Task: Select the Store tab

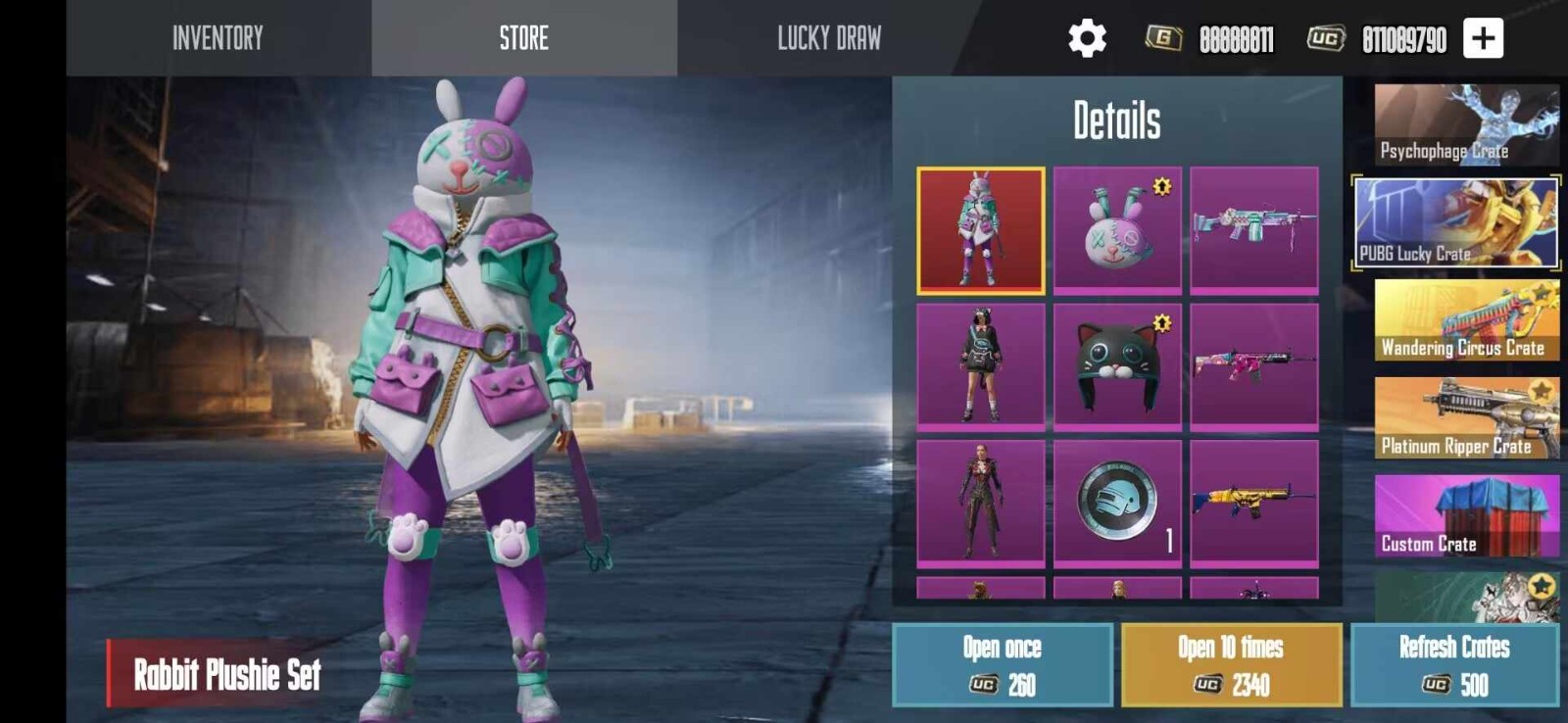Action: 523,38
